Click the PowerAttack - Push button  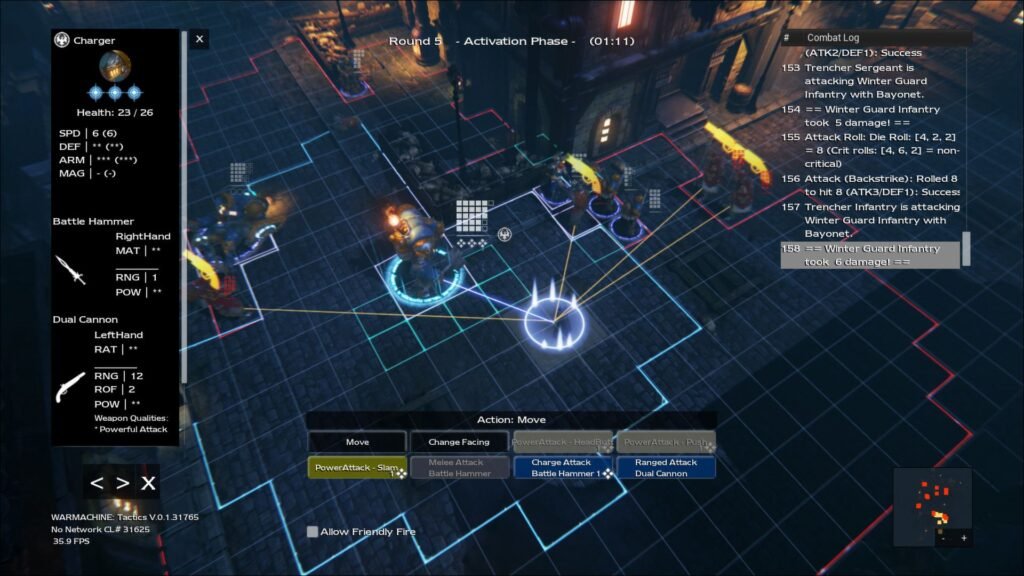click(665, 442)
